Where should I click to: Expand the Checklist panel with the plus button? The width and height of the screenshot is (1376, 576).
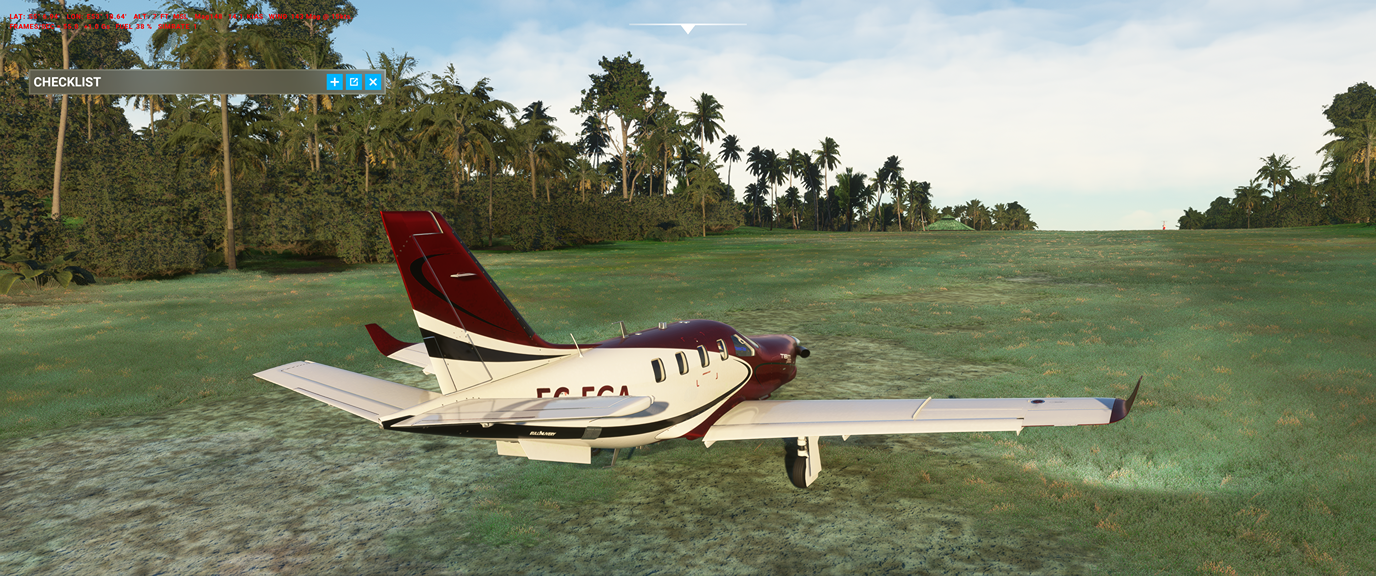[x=334, y=82]
